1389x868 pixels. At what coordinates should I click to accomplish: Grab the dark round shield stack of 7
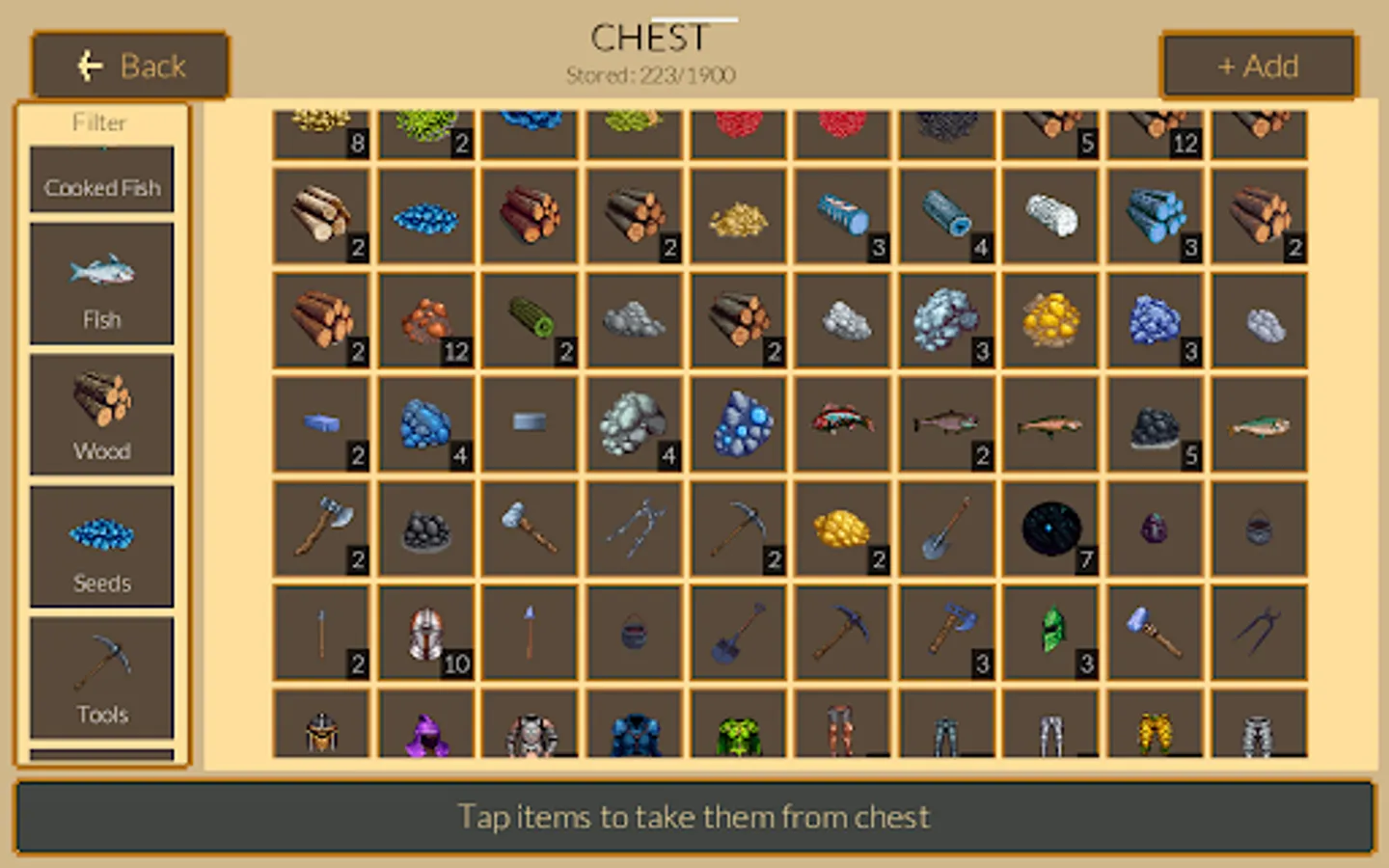[x=1050, y=529]
